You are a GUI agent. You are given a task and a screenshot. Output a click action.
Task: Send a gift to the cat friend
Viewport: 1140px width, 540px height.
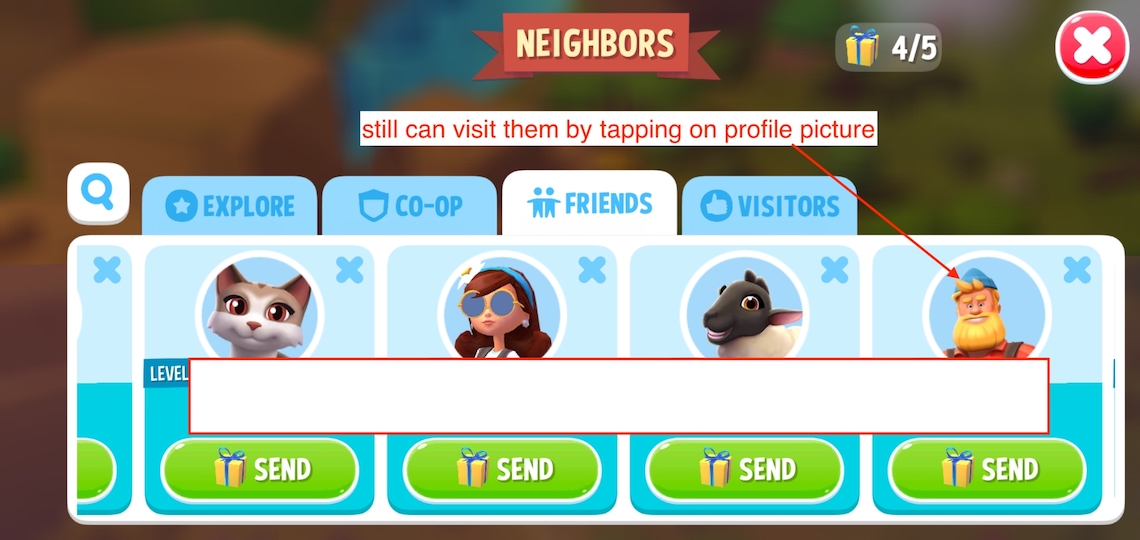[260, 469]
